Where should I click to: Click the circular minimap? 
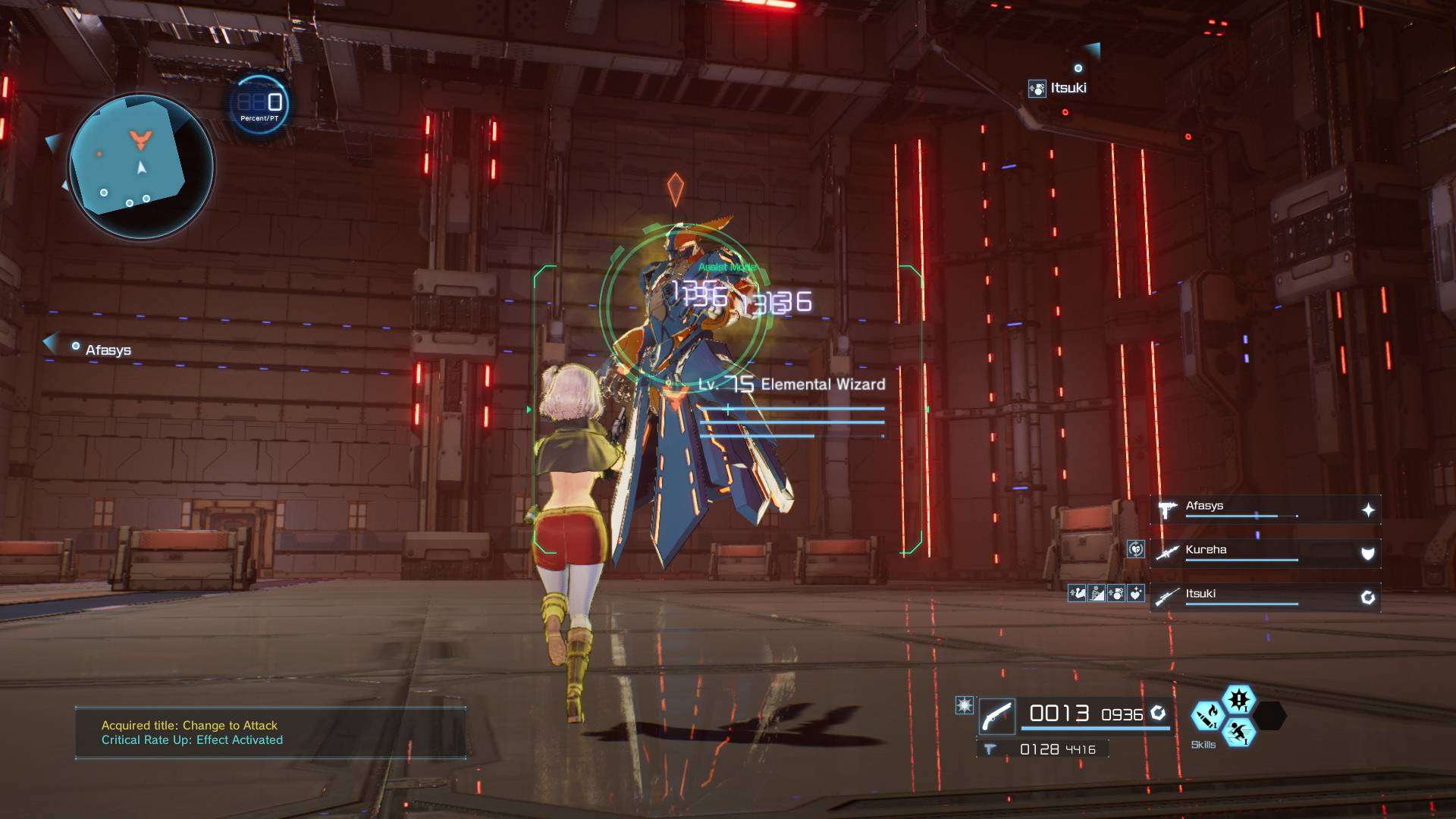pos(141,167)
